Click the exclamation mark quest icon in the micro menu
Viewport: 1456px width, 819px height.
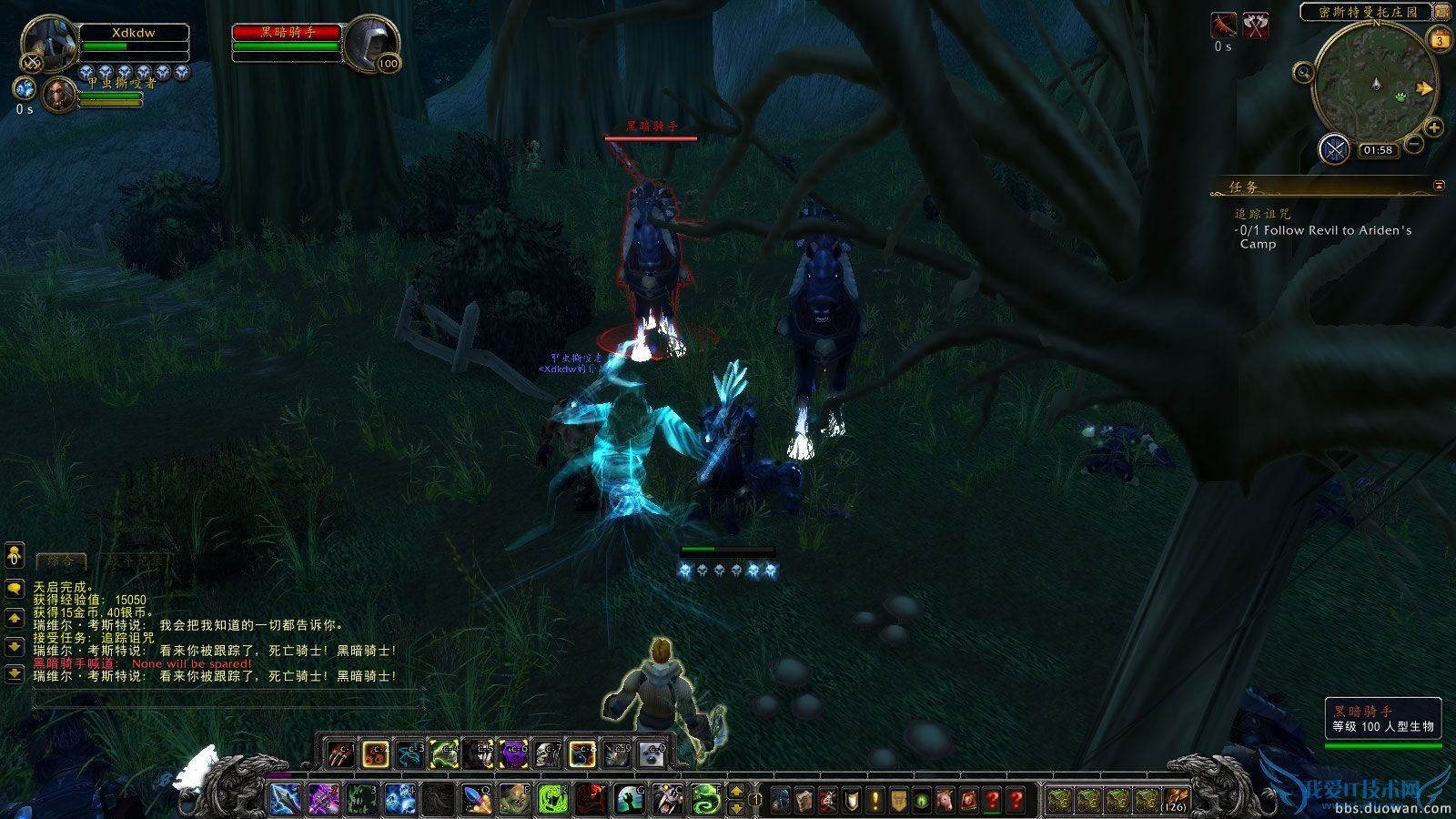[x=874, y=798]
